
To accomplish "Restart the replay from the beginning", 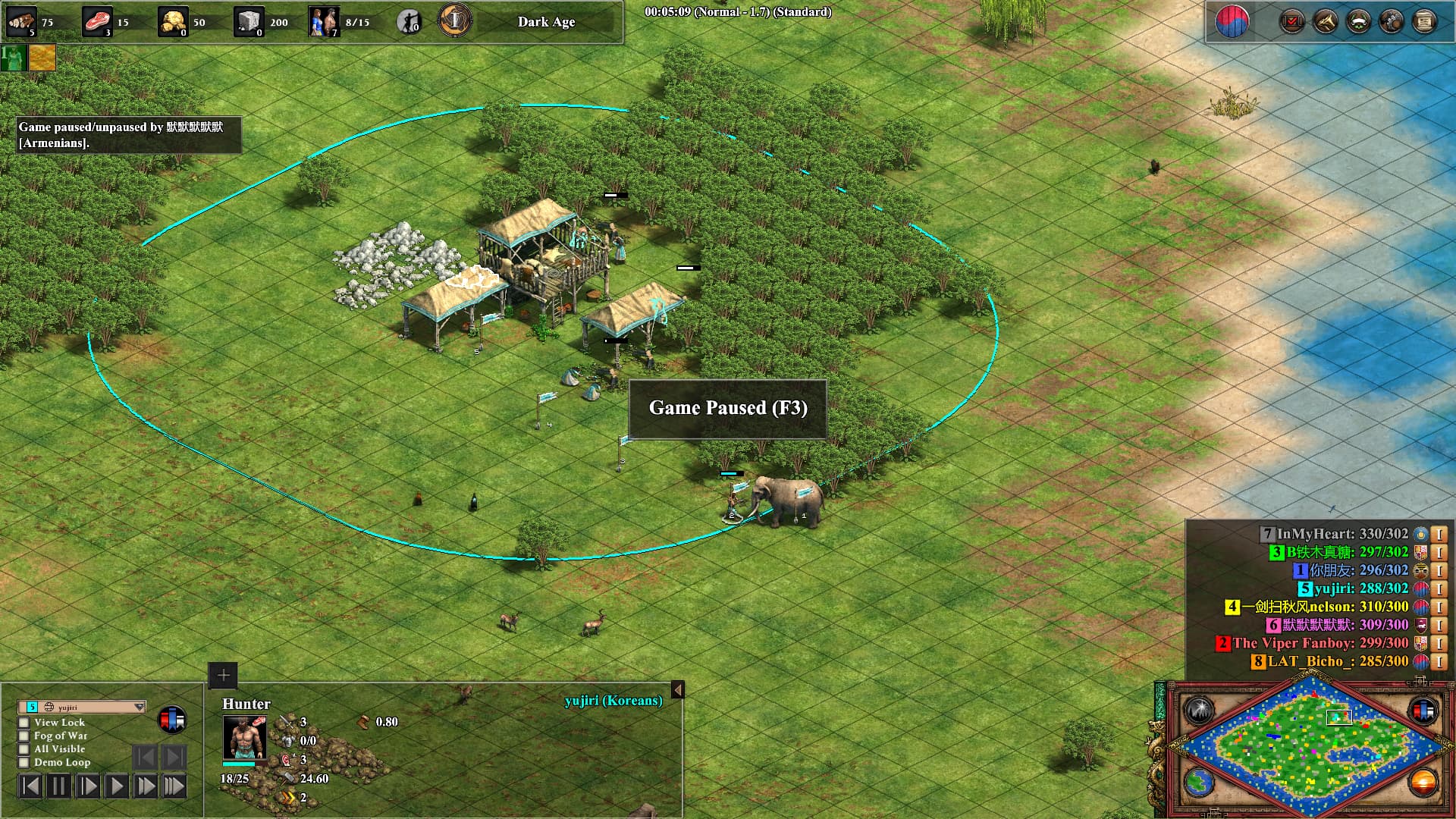I will click(x=30, y=786).
